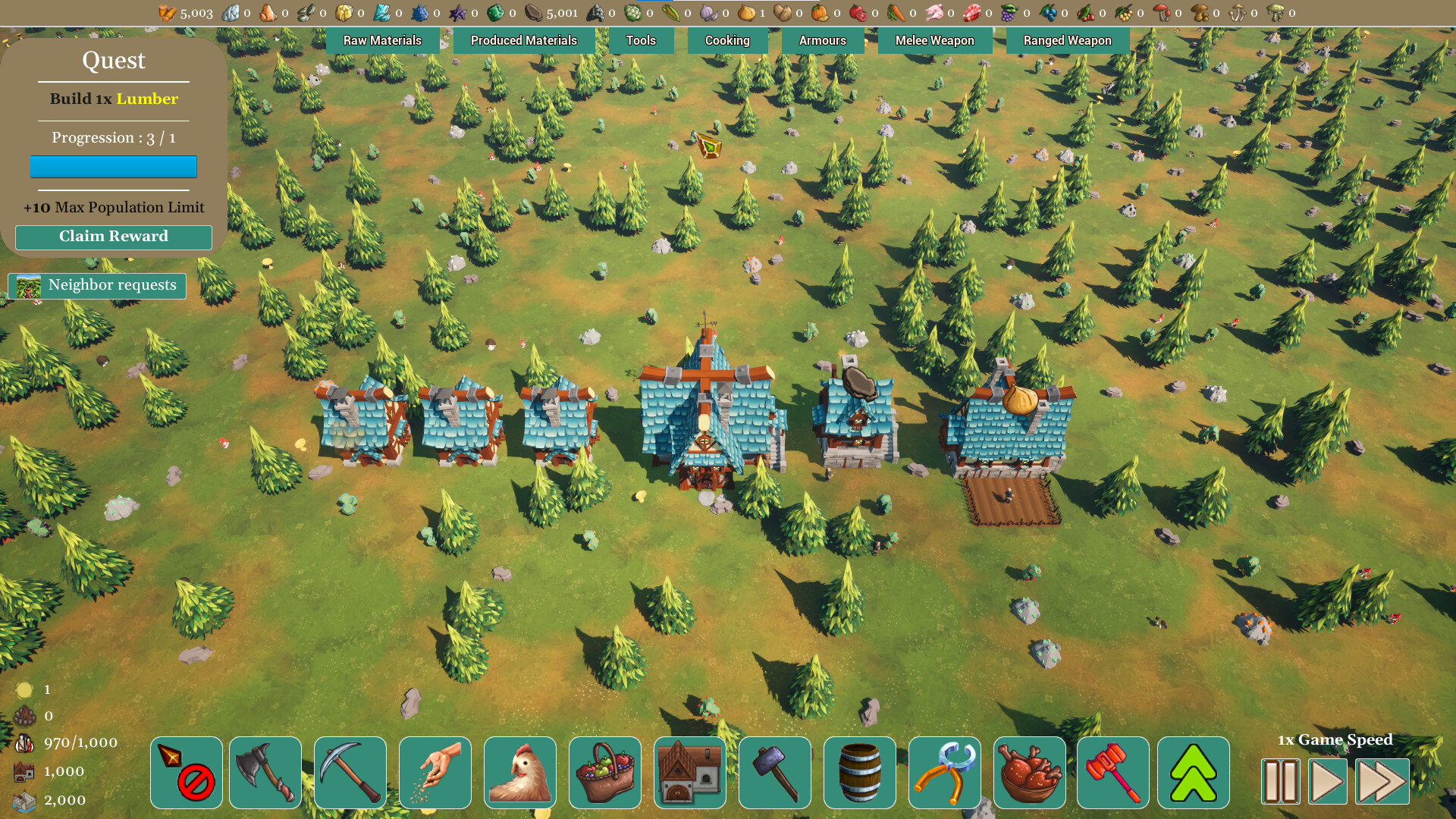Screen dimensions: 1456x819
Task: Open the cooked food icon
Action: (x=1029, y=772)
